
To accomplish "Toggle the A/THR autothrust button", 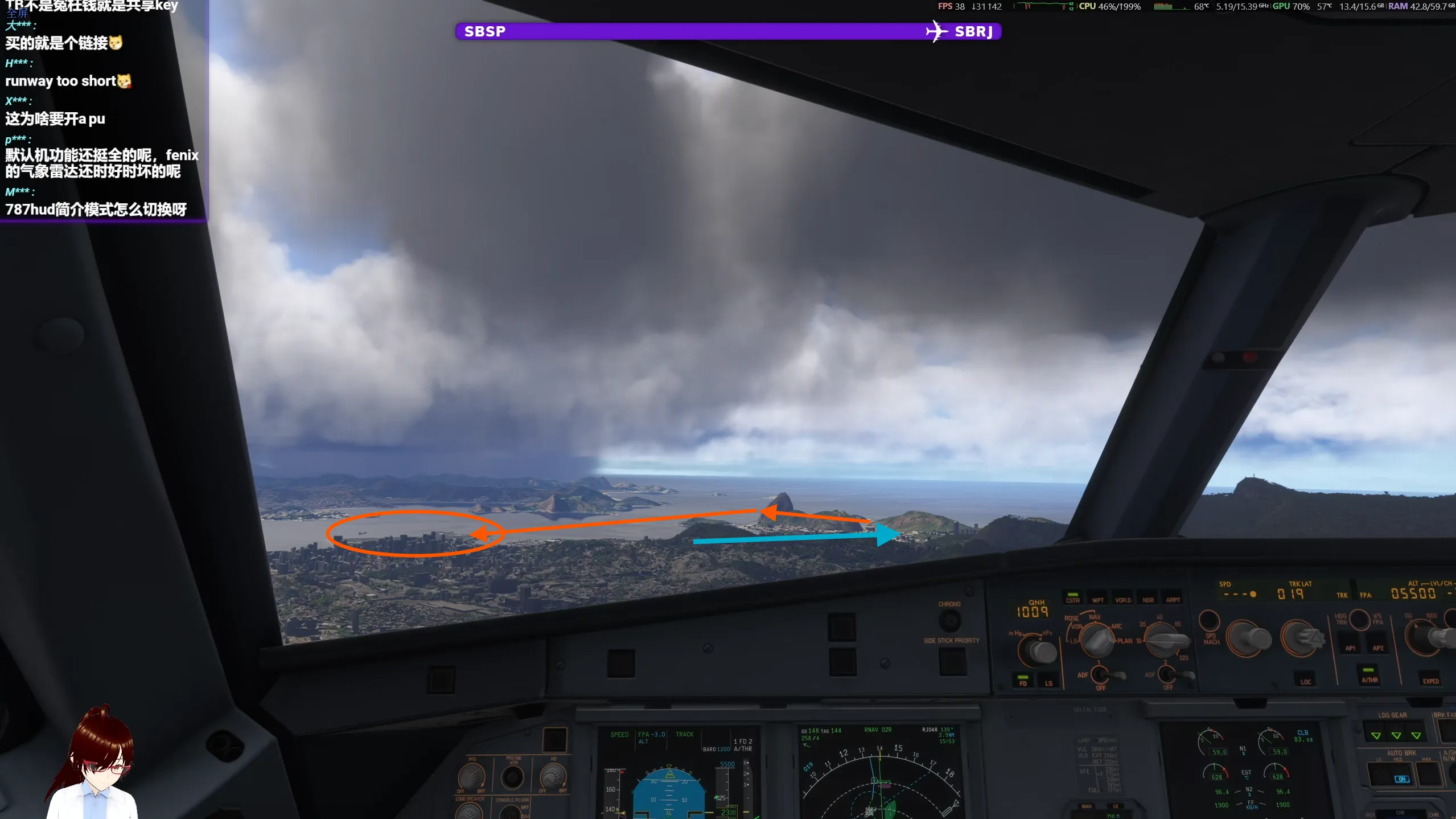I will coord(1369,678).
